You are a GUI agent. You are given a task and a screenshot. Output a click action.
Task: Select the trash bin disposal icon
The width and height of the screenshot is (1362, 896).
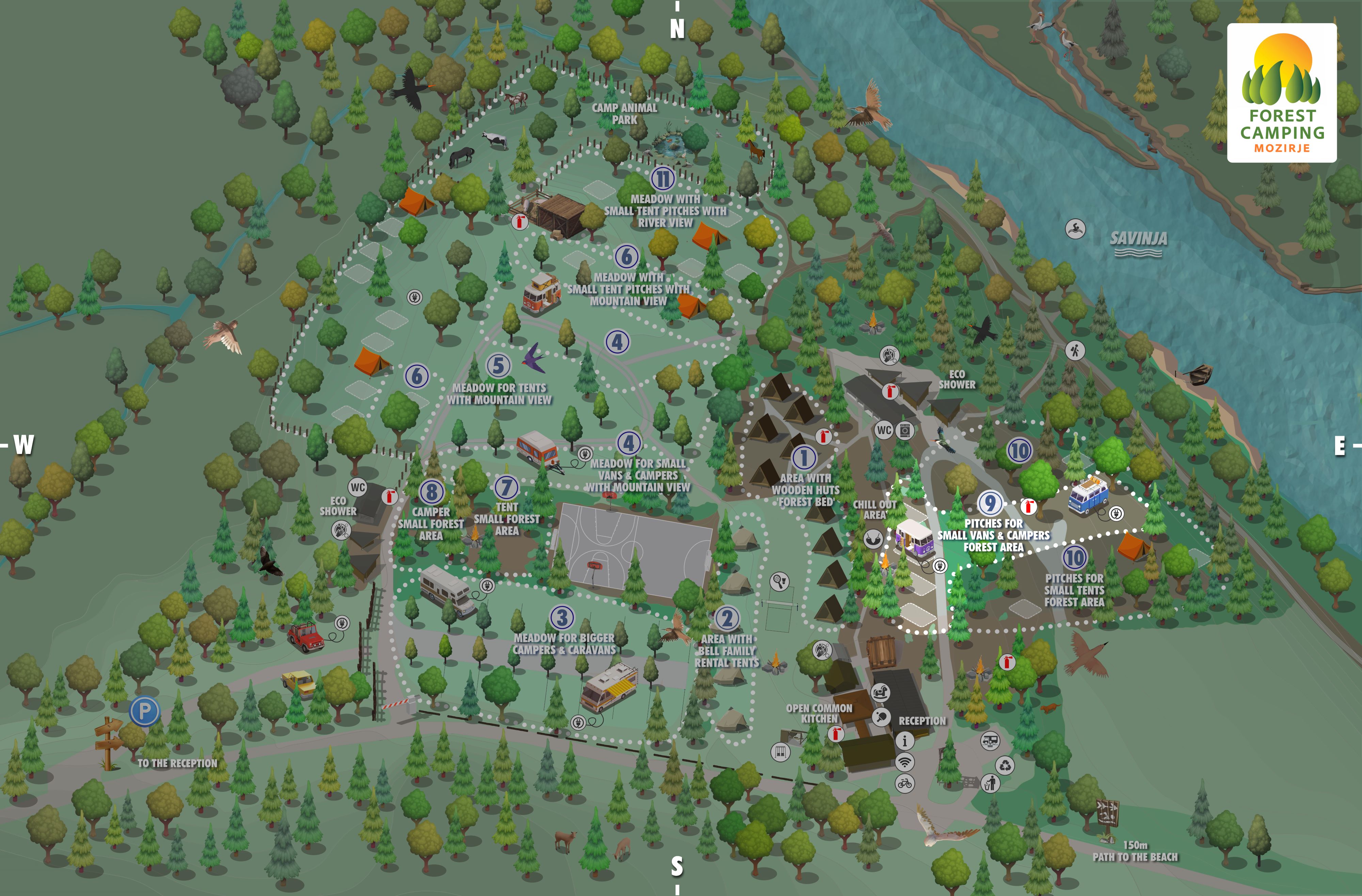[x=990, y=783]
